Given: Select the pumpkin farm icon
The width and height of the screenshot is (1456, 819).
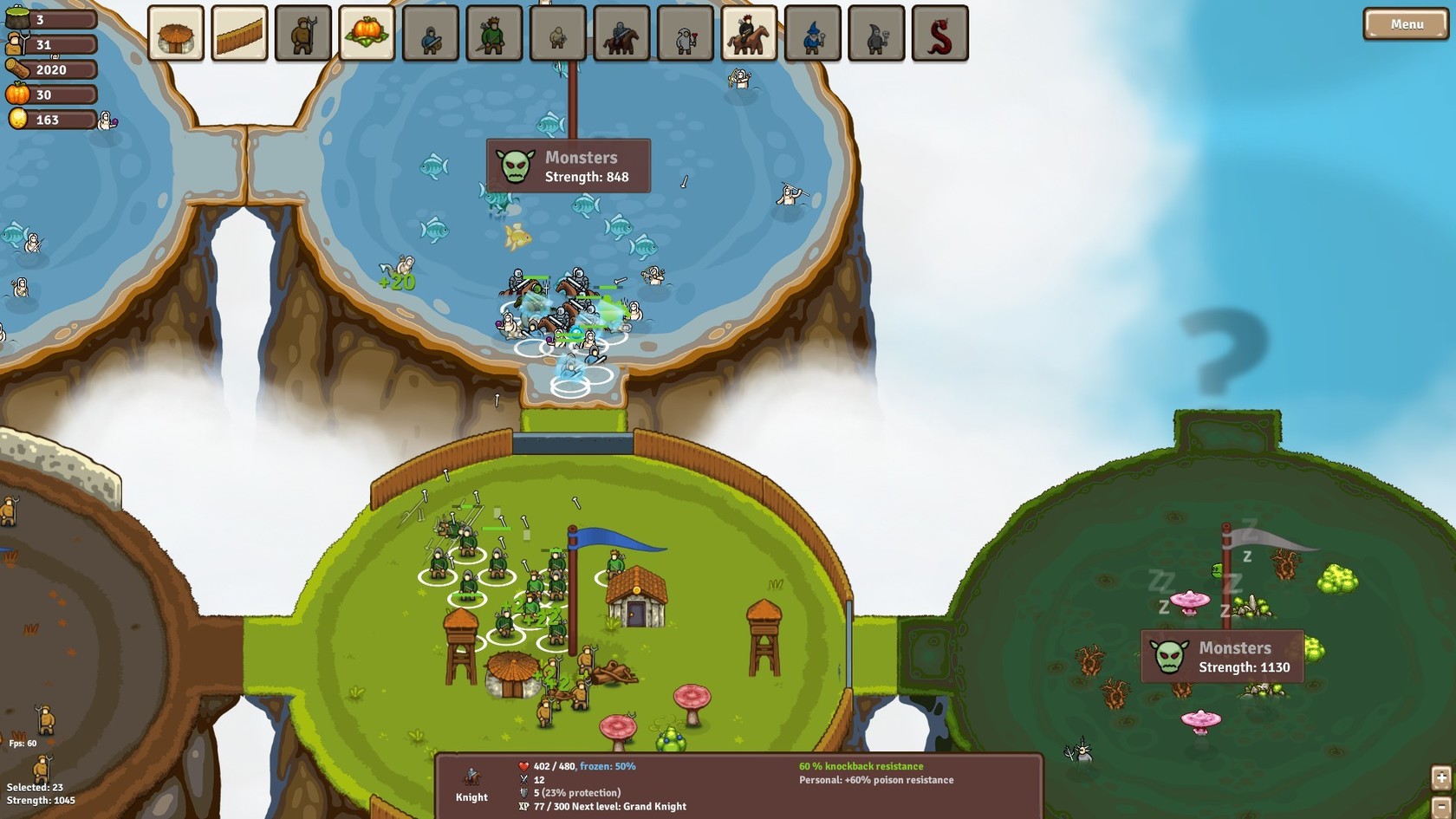Looking at the screenshot, I should click(367, 34).
